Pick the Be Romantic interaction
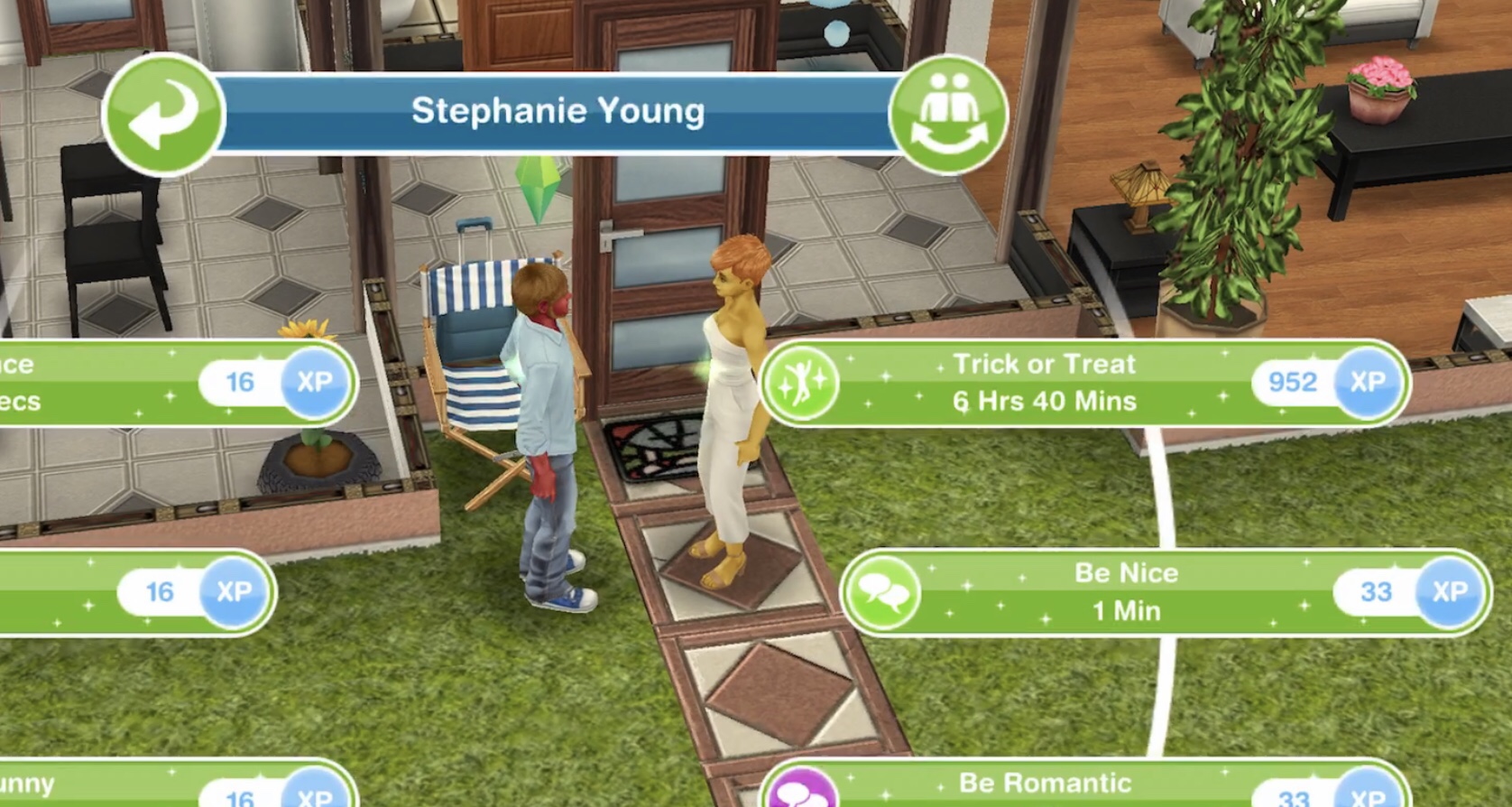Screen dimensions: 1512x807 point(1048,784)
